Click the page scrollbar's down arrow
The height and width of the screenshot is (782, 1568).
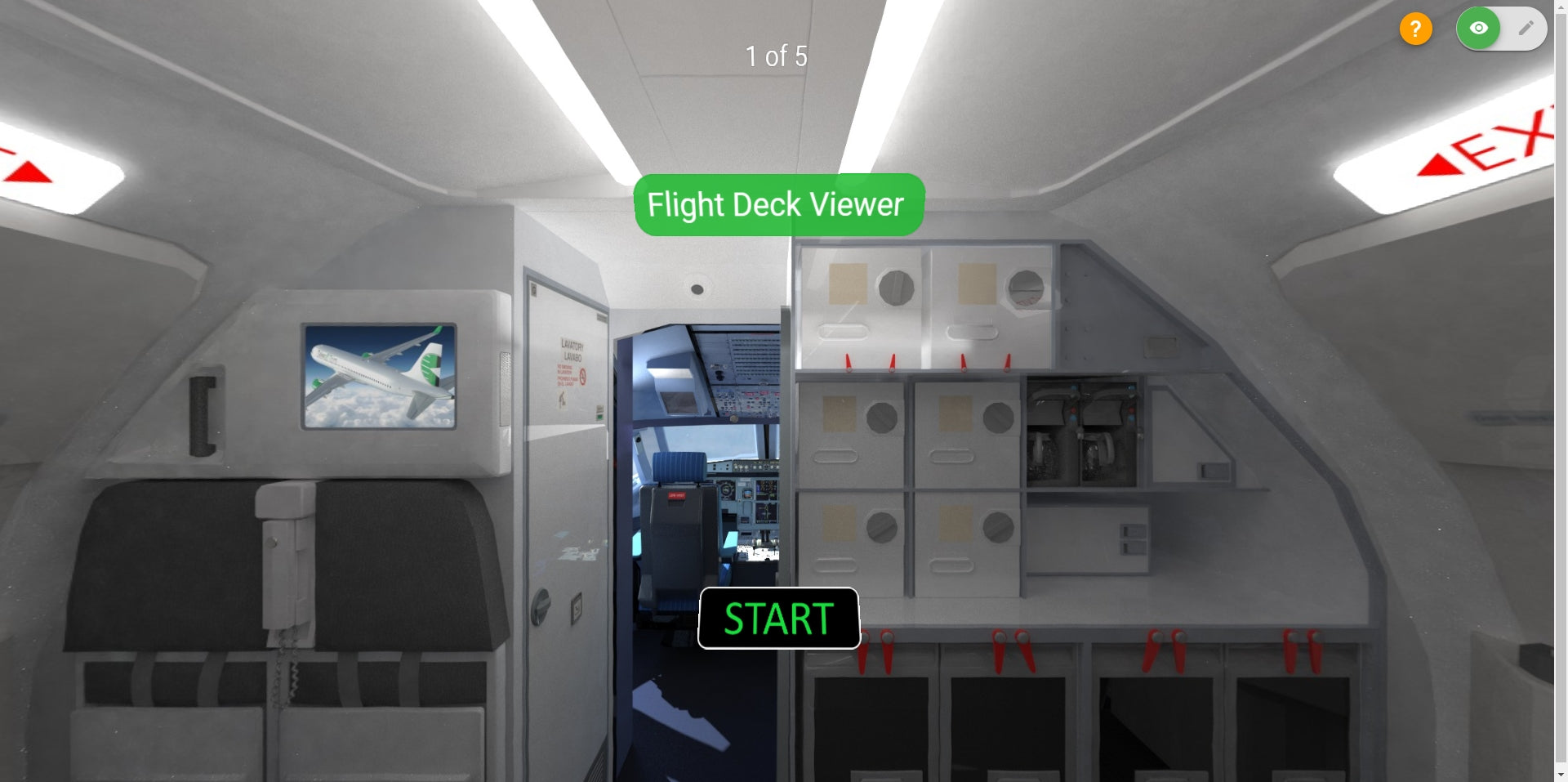coord(1561,775)
